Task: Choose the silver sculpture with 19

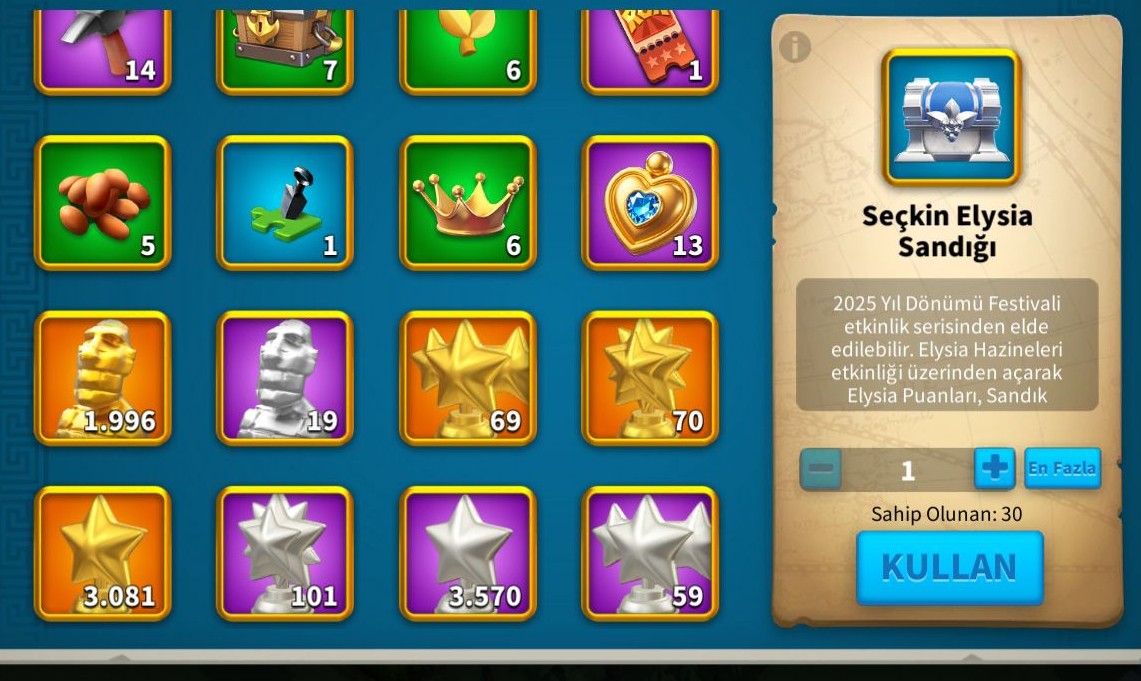Action: click(285, 378)
